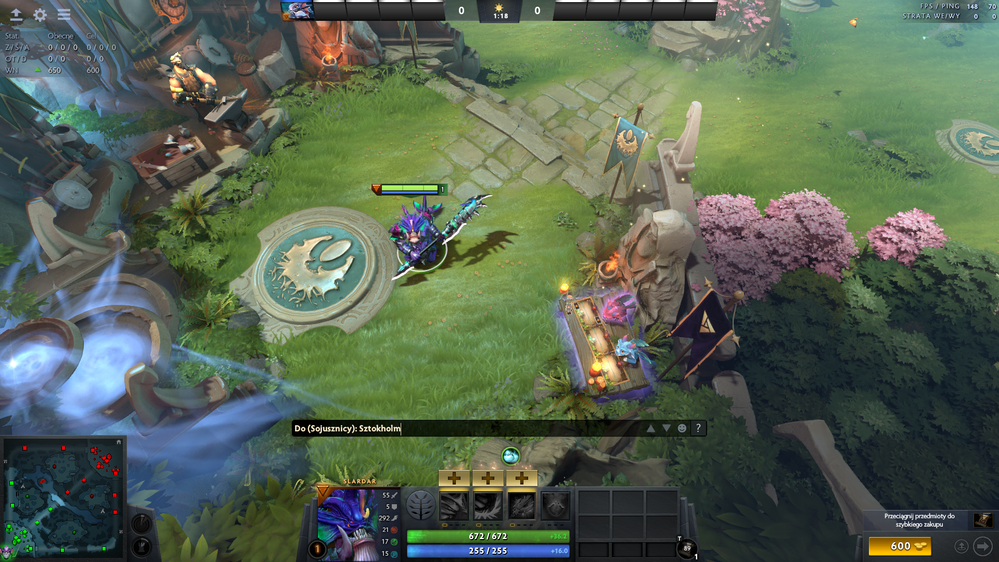Click the courier deliver items arrow button
Screen dimensions: 999x562
point(982,546)
